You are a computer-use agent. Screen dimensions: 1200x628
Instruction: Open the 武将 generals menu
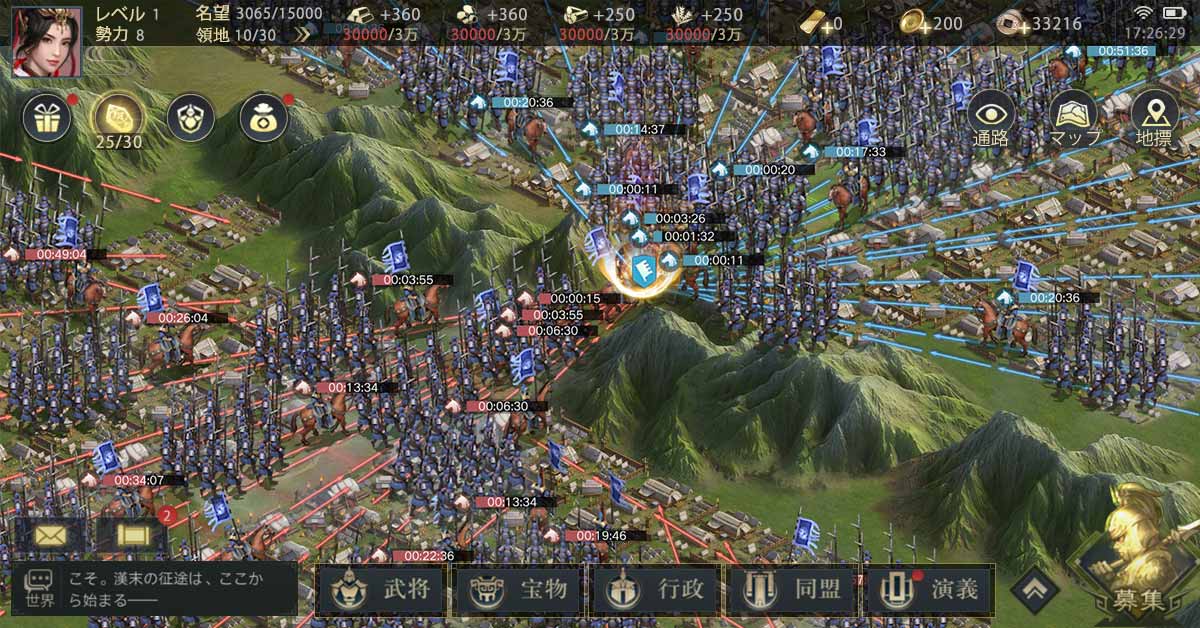coord(383,589)
